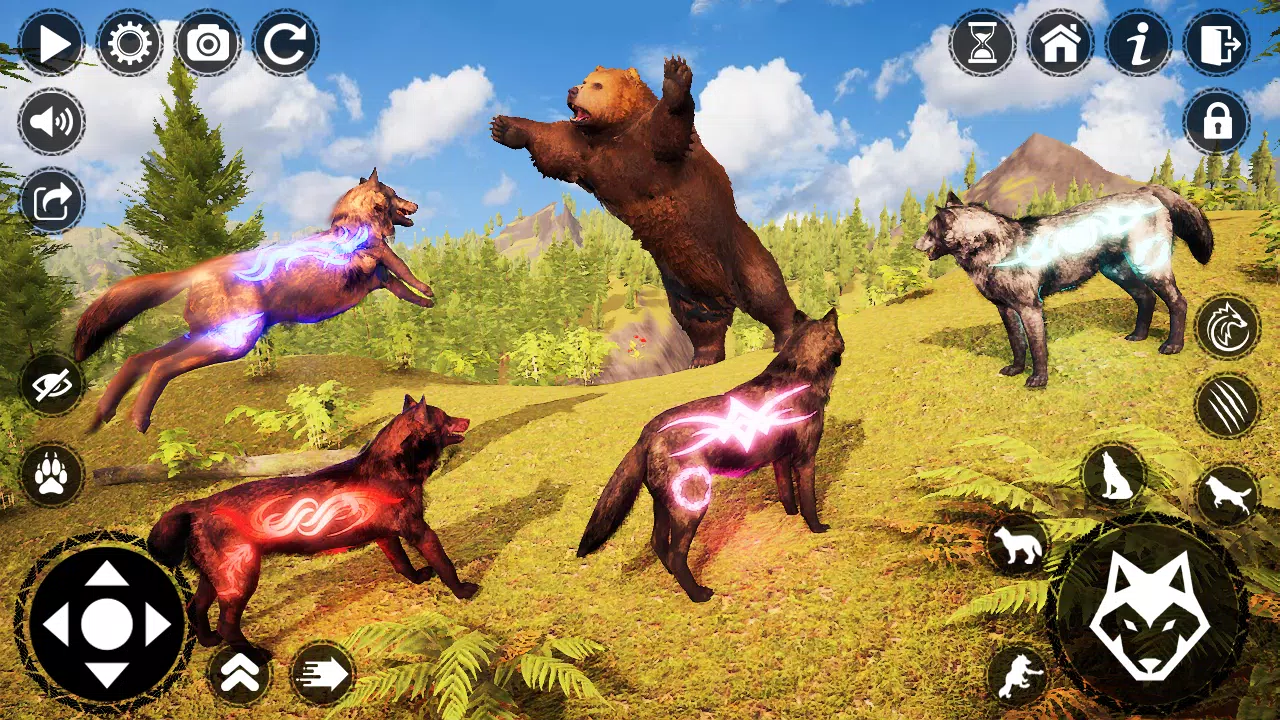This screenshot has height=720, width=1280.
Task: Mute the game sound
Action: 52,120
